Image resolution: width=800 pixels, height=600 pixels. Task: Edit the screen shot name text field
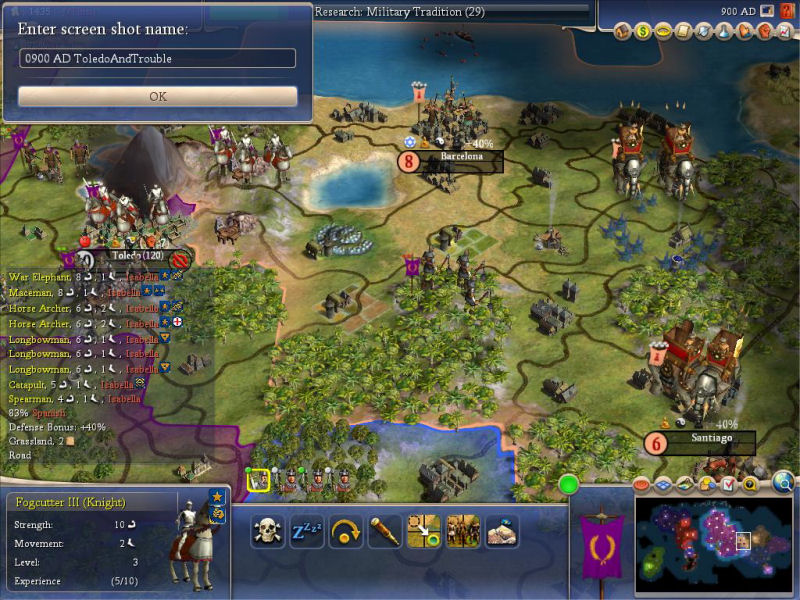[157, 58]
